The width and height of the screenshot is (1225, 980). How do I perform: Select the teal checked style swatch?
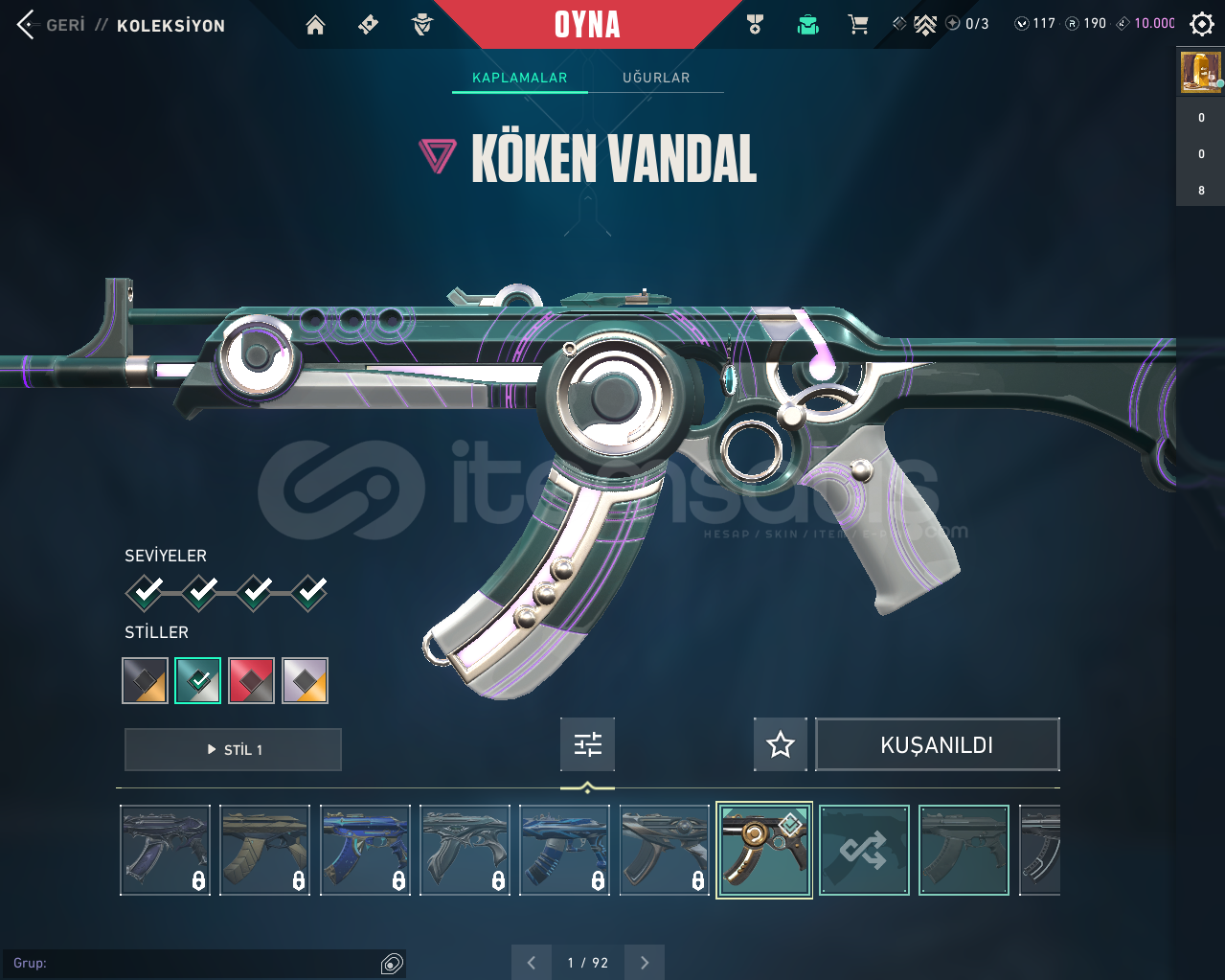(198, 680)
